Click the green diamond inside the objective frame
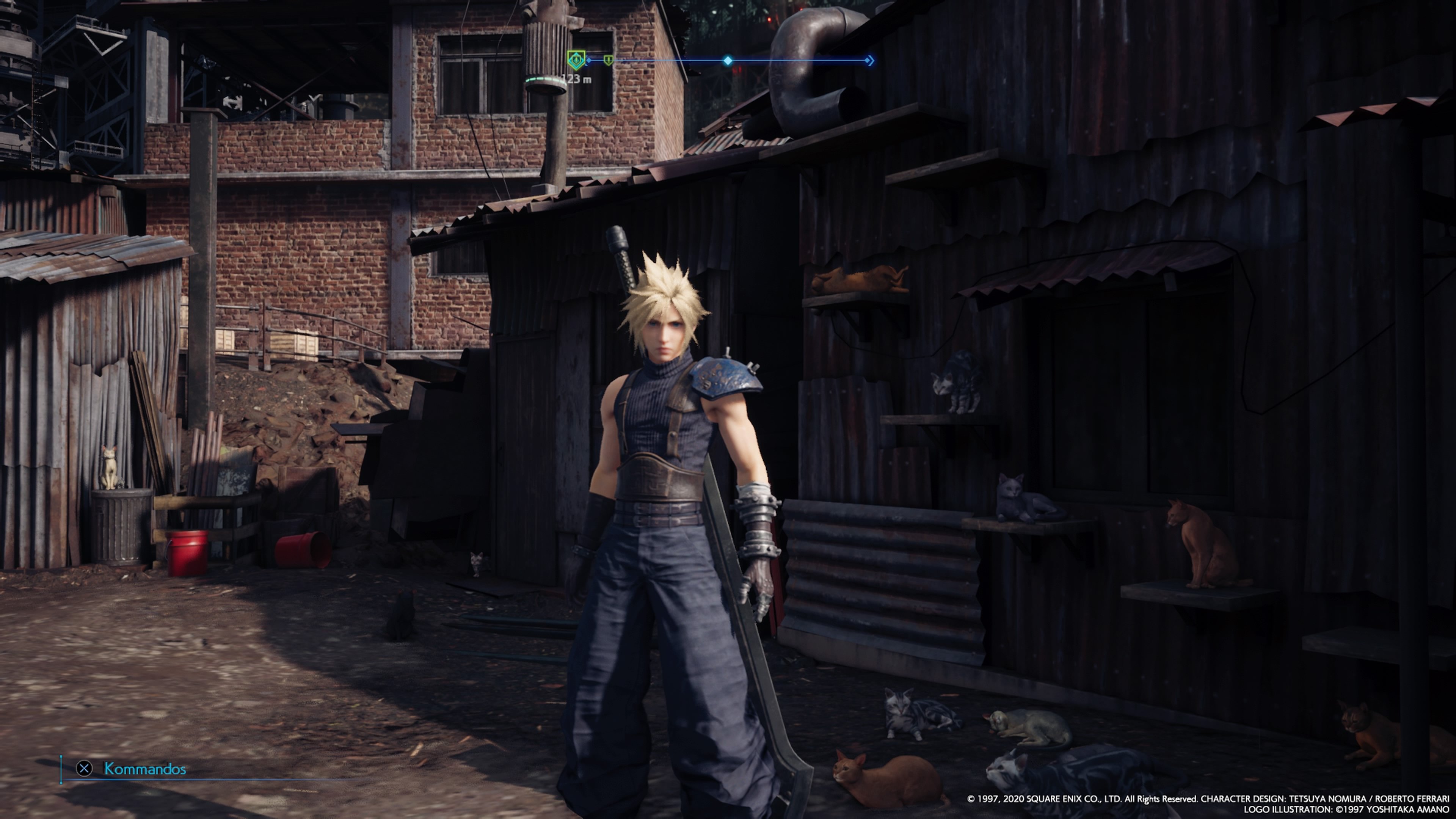Image resolution: width=1456 pixels, height=819 pixels. (x=576, y=60)
